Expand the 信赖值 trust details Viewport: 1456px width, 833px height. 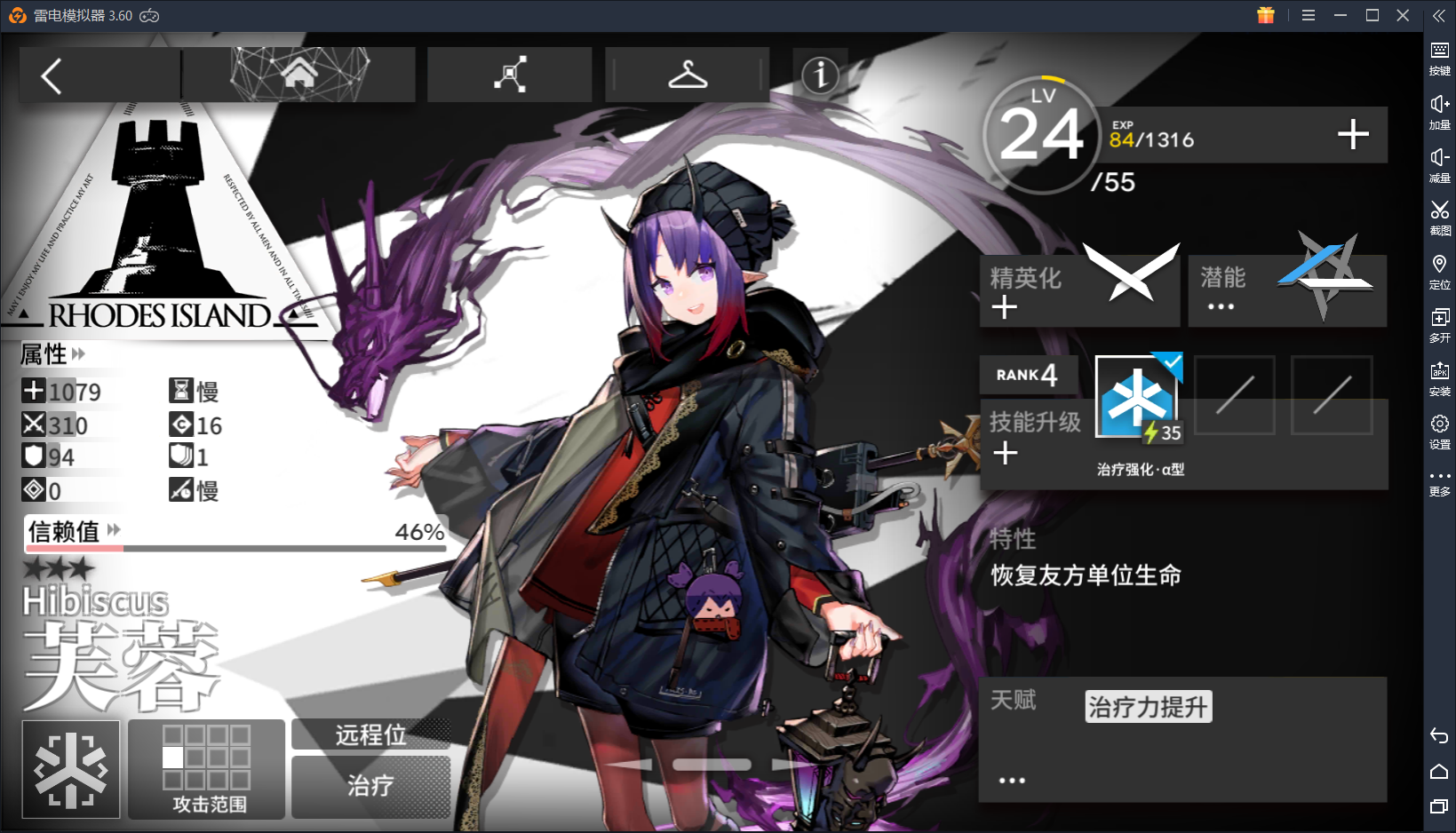click(x=112, y=530)
